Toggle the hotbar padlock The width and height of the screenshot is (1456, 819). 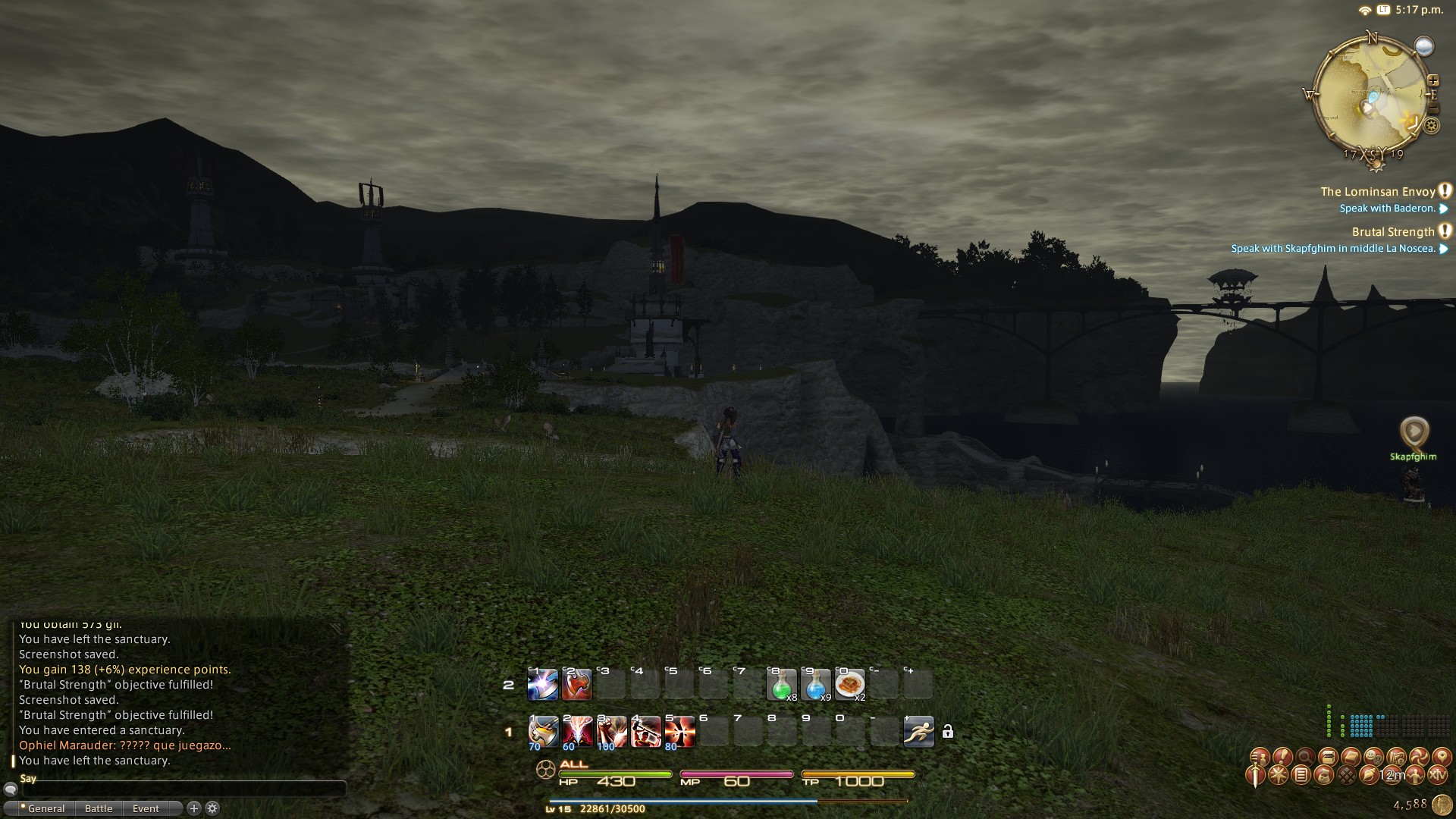tap(947, 732)
